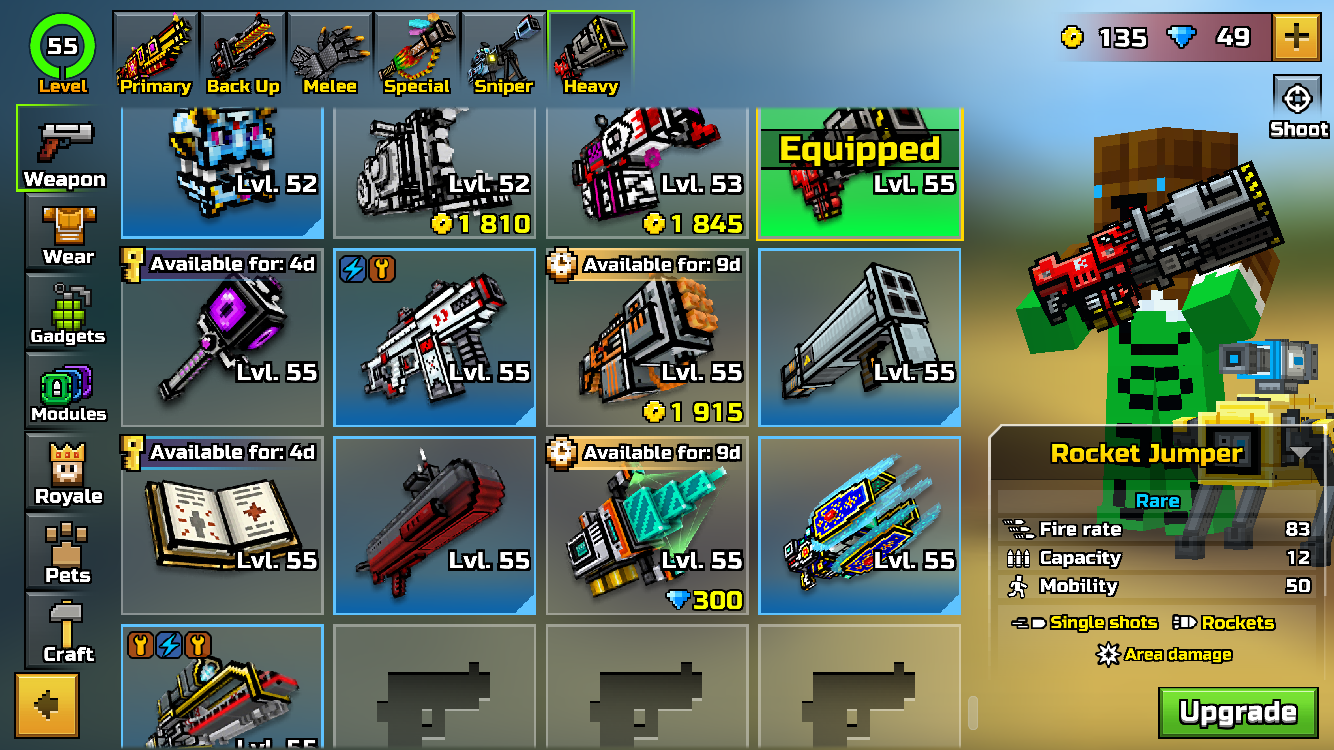Select the Equipped heavy weapon
Viewport: 1334px width, 750px height.
point(859,170)
